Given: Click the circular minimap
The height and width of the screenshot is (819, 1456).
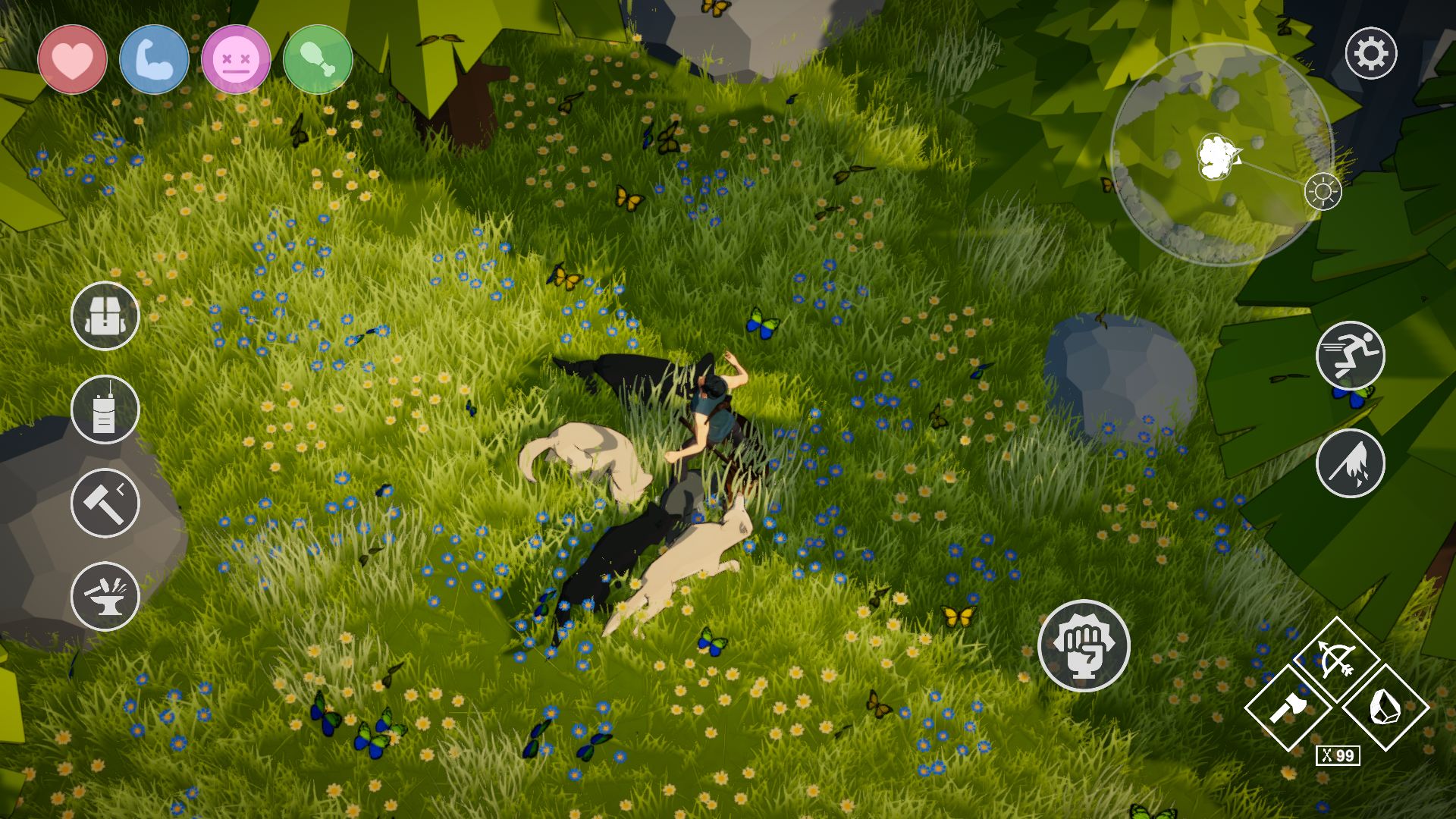Looking at the screenshot, I should pyautogui.click(x=1221, y=155).
